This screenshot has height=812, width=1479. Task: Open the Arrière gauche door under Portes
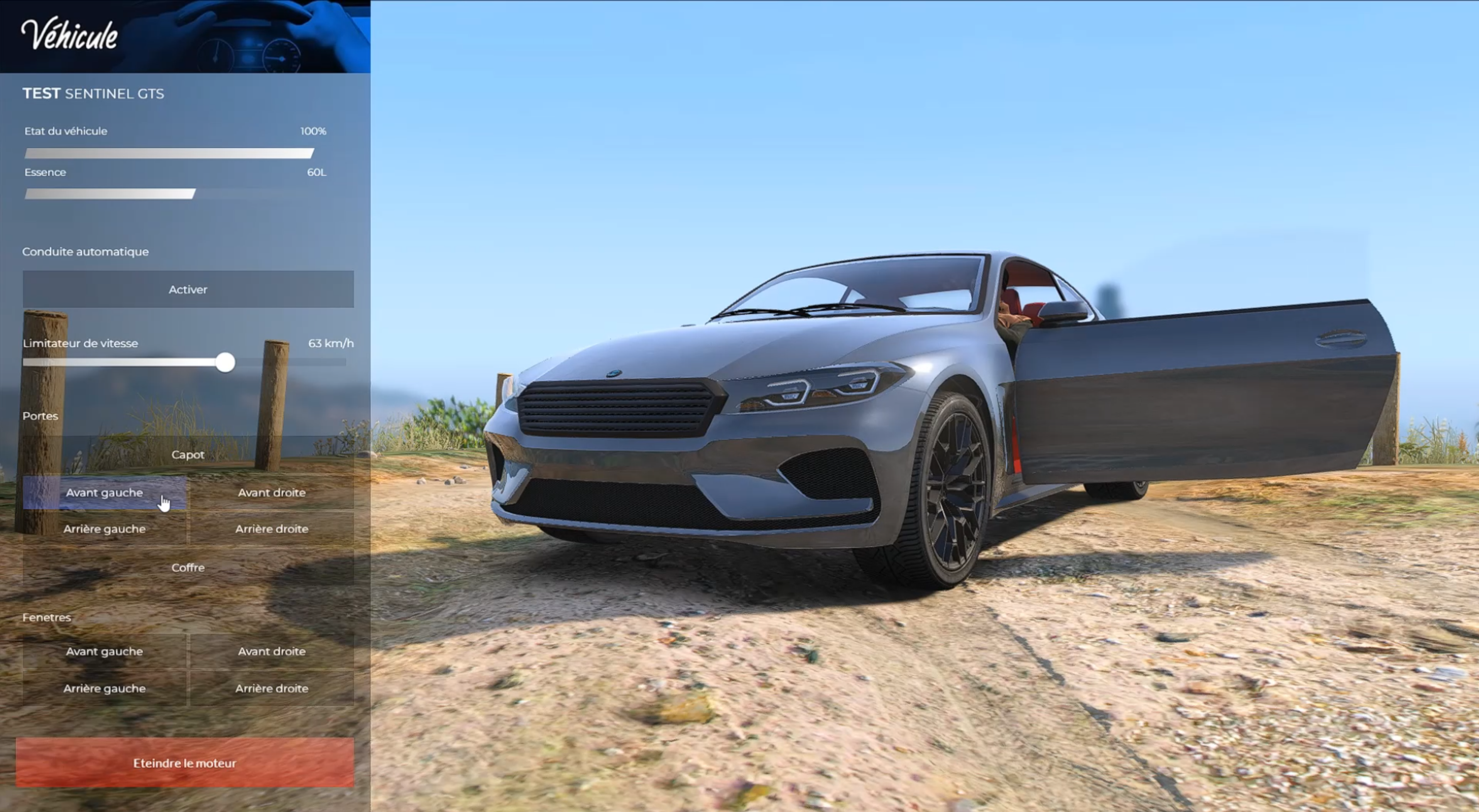point(105,528)
